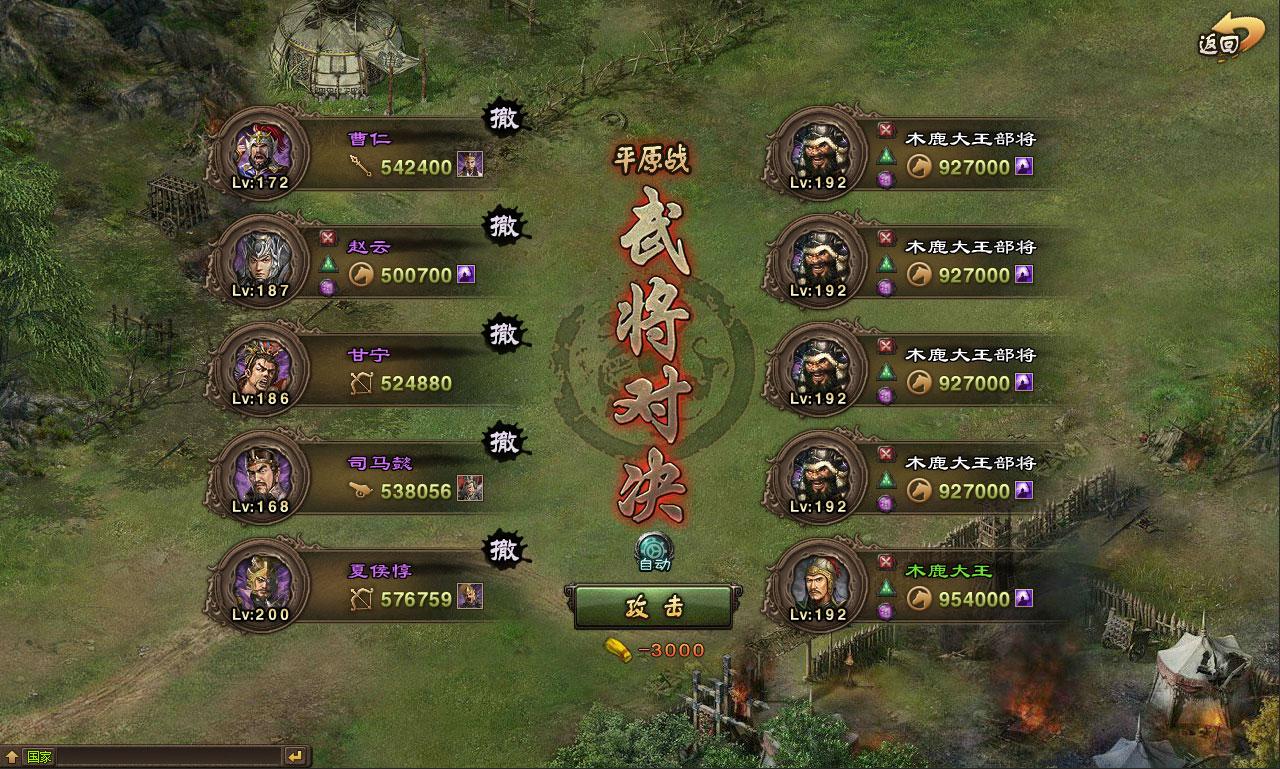The image size is (1280, 769).
Task: Withdraw 夏侯惇 with his 撤 button
Action: 504,550
